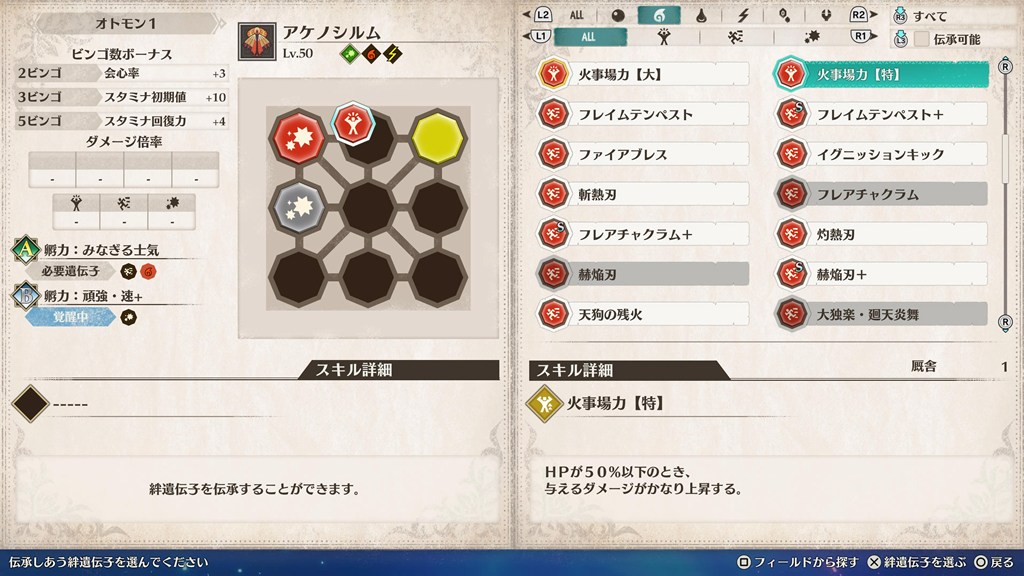Select the 天狗の残火 gene
The width and height of the screenshot is (1024, 576).
tap(642, 314)
